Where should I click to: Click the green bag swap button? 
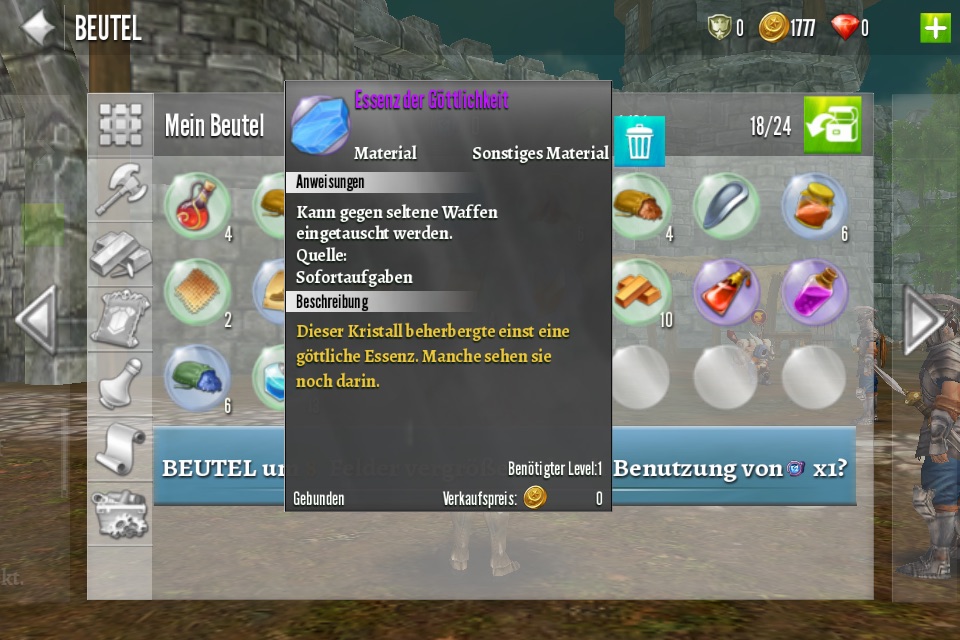point(832,125)
